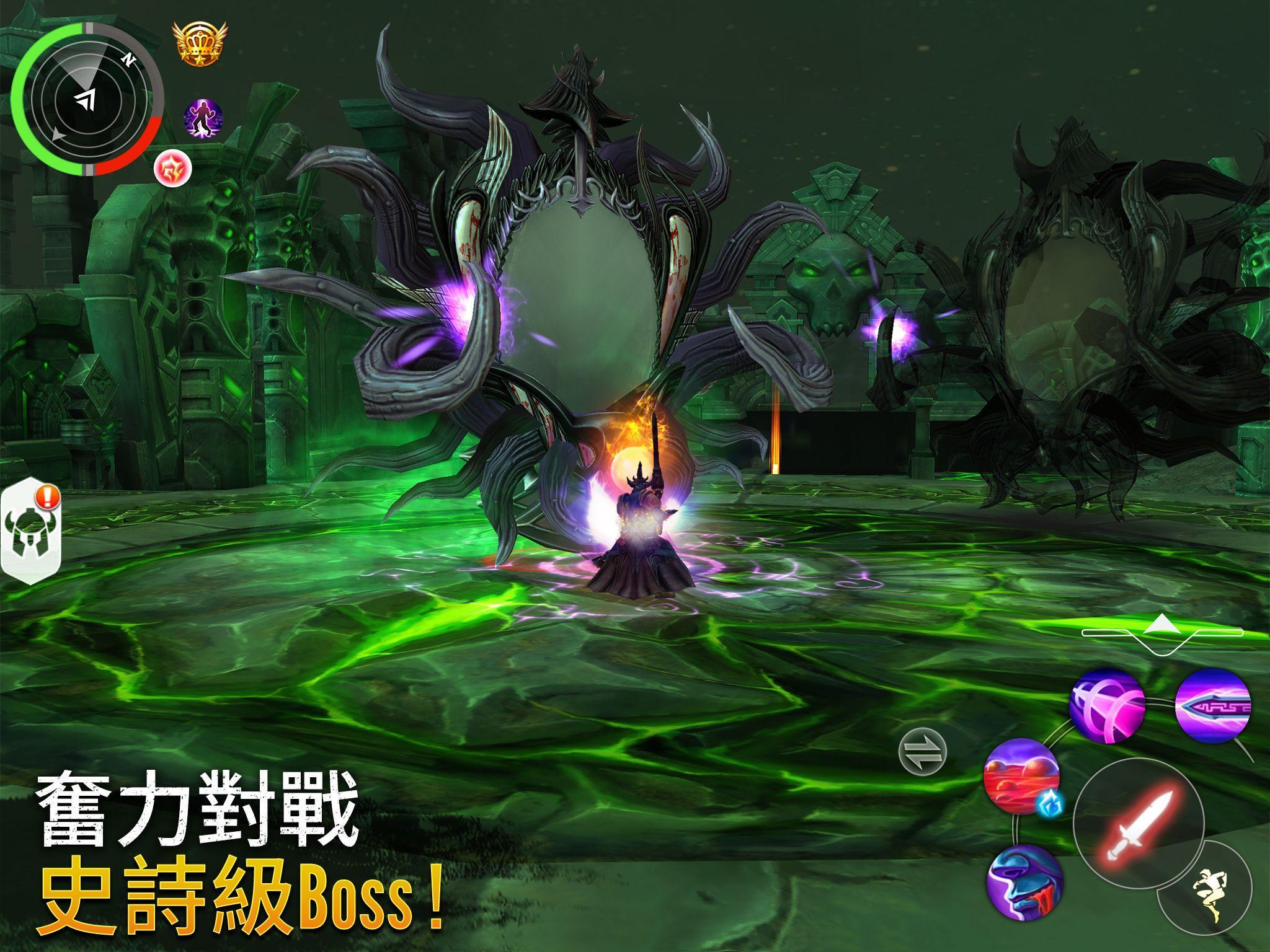Open the compass navigation arrow on the minimap
Screen dimensions: 1270x952
[x=84, y=99]
